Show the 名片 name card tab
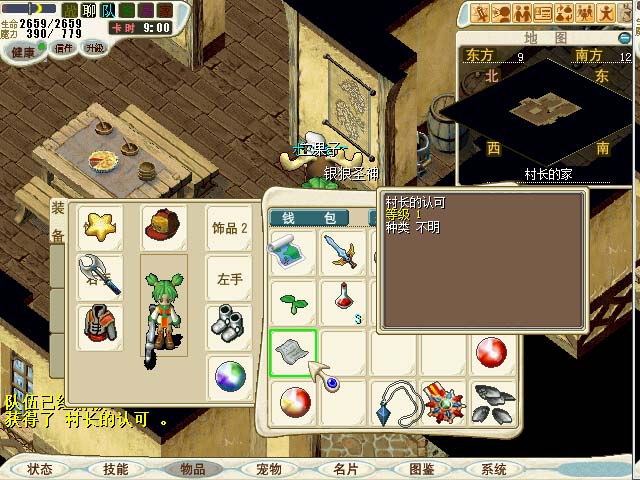 [345, 469]
